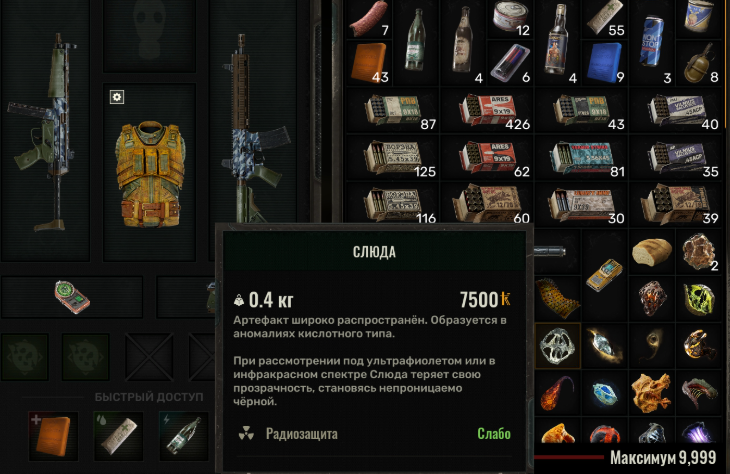
Task: Pick the blue bandage pack with 9
Action: point(604,62)
